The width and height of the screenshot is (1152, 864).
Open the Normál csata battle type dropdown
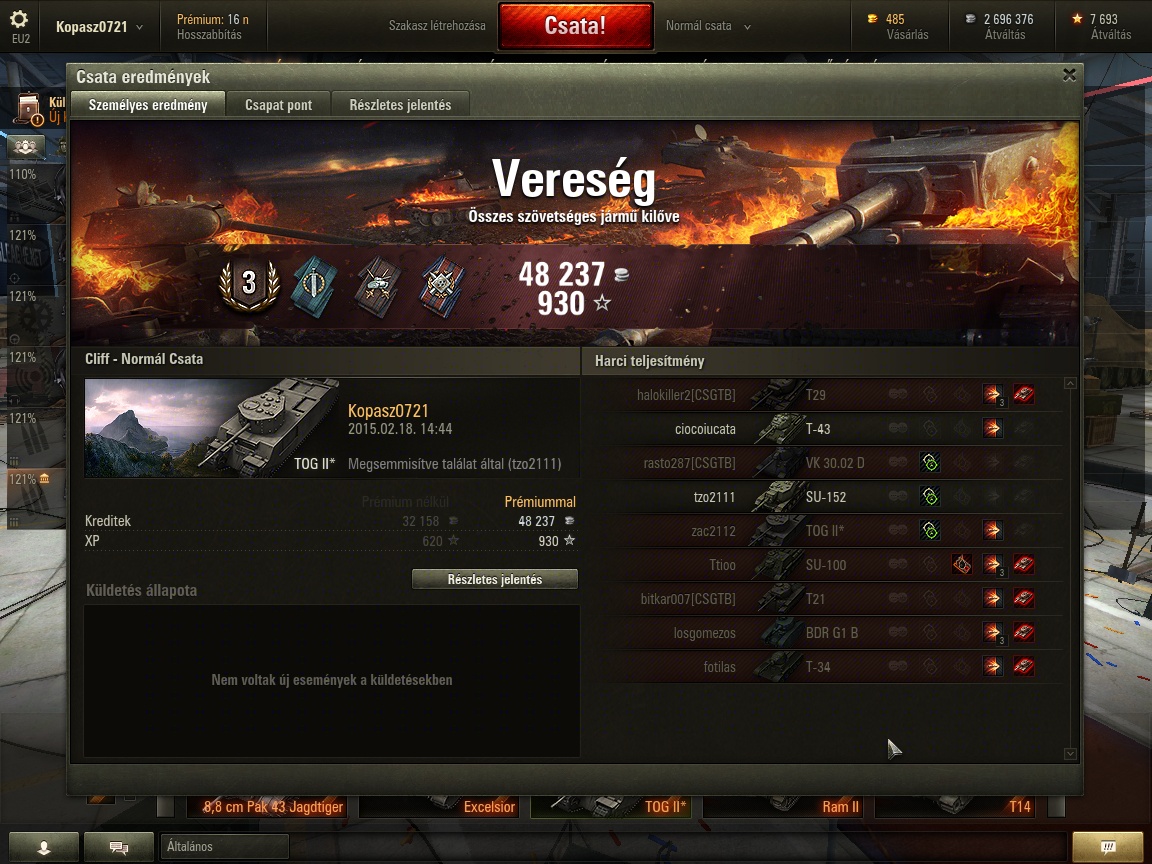(708, 26)
